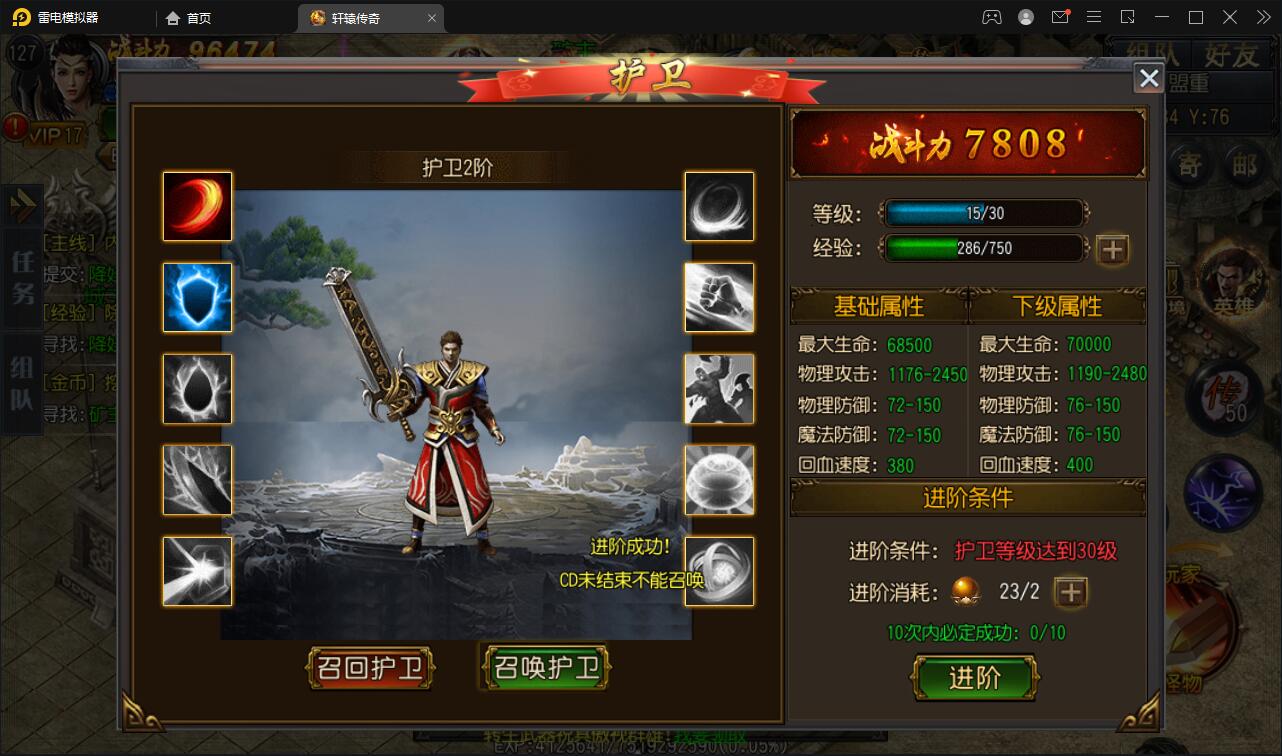
Task: Click the green 经验 experience progress bar
Action: 983,248
